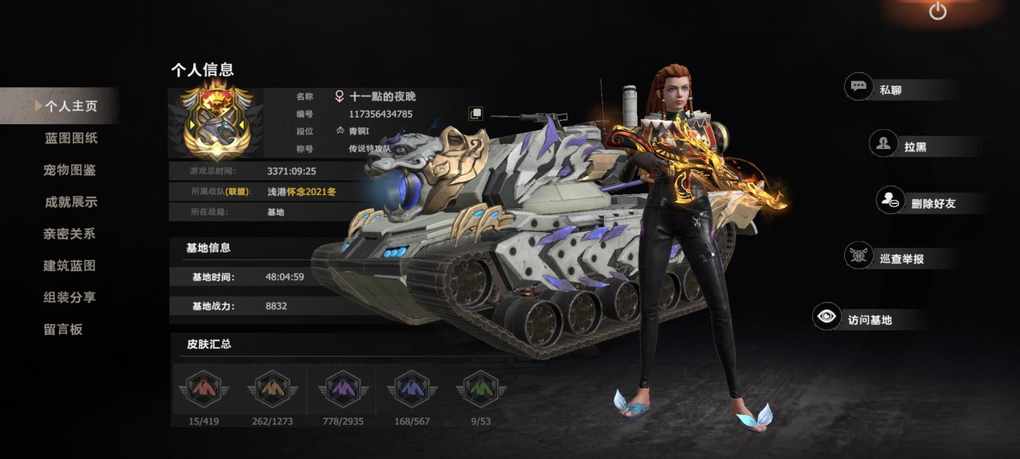Switch to the 建筑蓝图 tab

[x=71, y=266]
